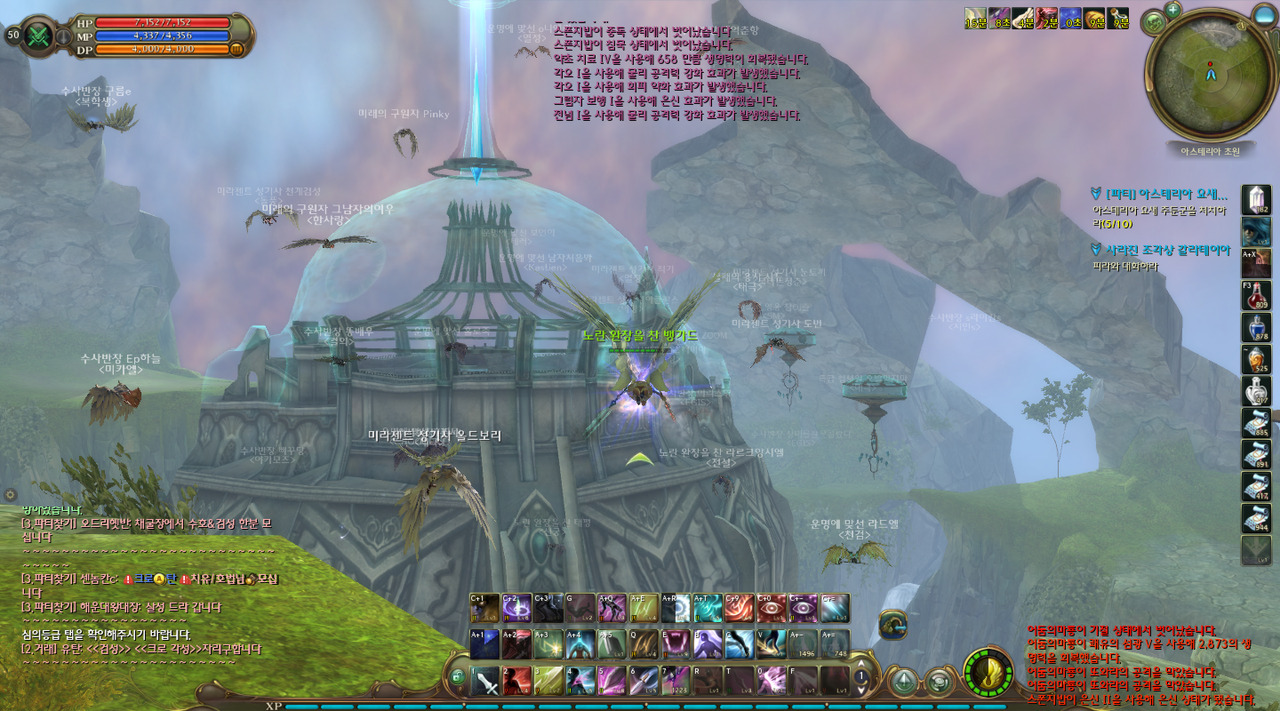Activate the sword attack skill in slot 1
This screenshot has width=1280, height=711.
[x=486, y=681]
